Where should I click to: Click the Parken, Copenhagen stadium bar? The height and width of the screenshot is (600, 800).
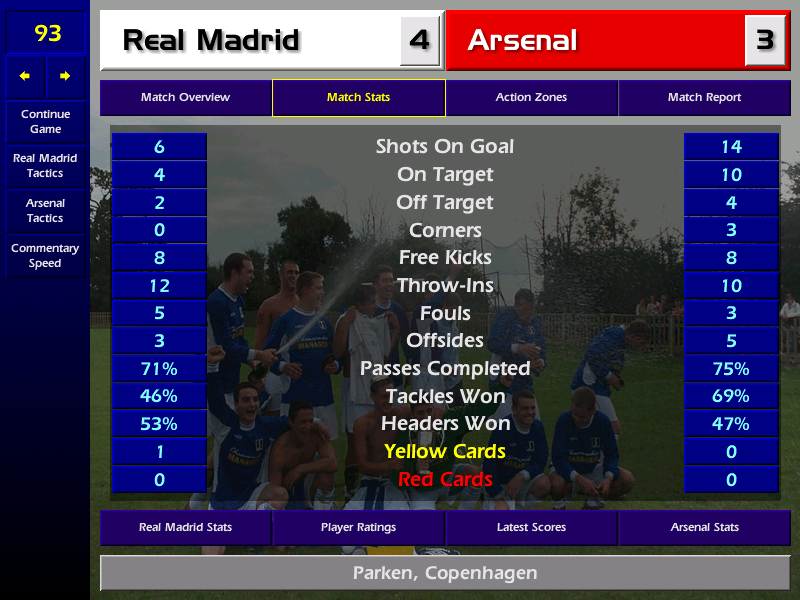pyautogui.click(x=445, y=574)
